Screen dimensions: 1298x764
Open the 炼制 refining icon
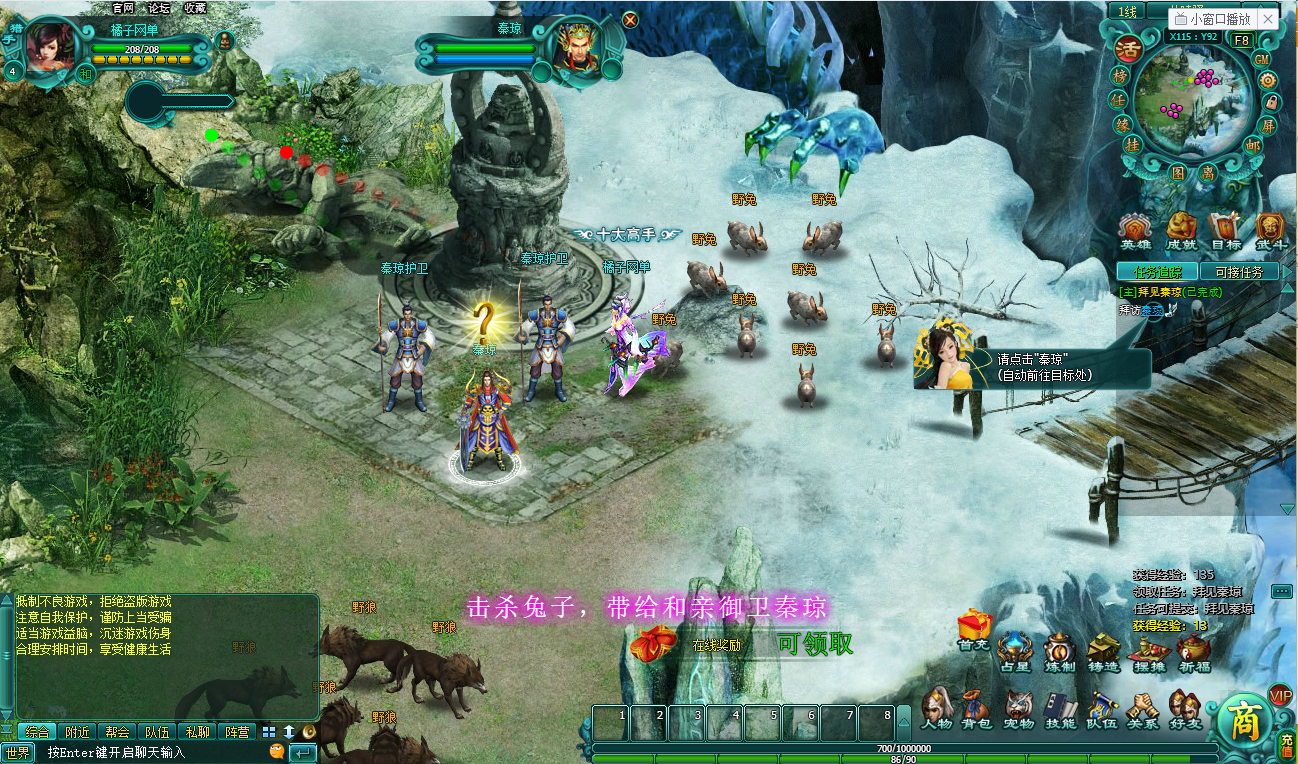[1060, 648]
